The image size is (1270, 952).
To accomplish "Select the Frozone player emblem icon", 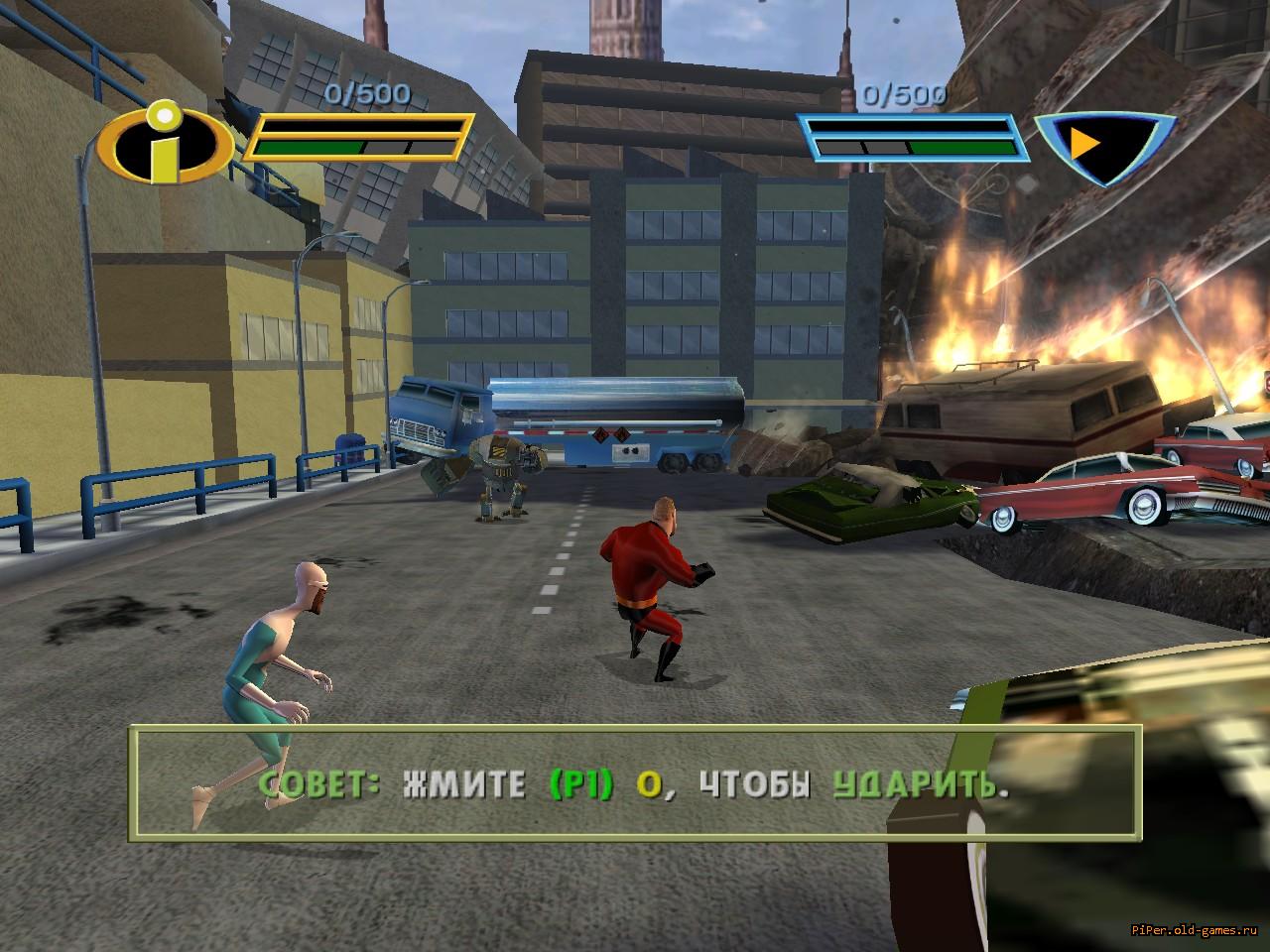I will click(x=1103, y=147).
